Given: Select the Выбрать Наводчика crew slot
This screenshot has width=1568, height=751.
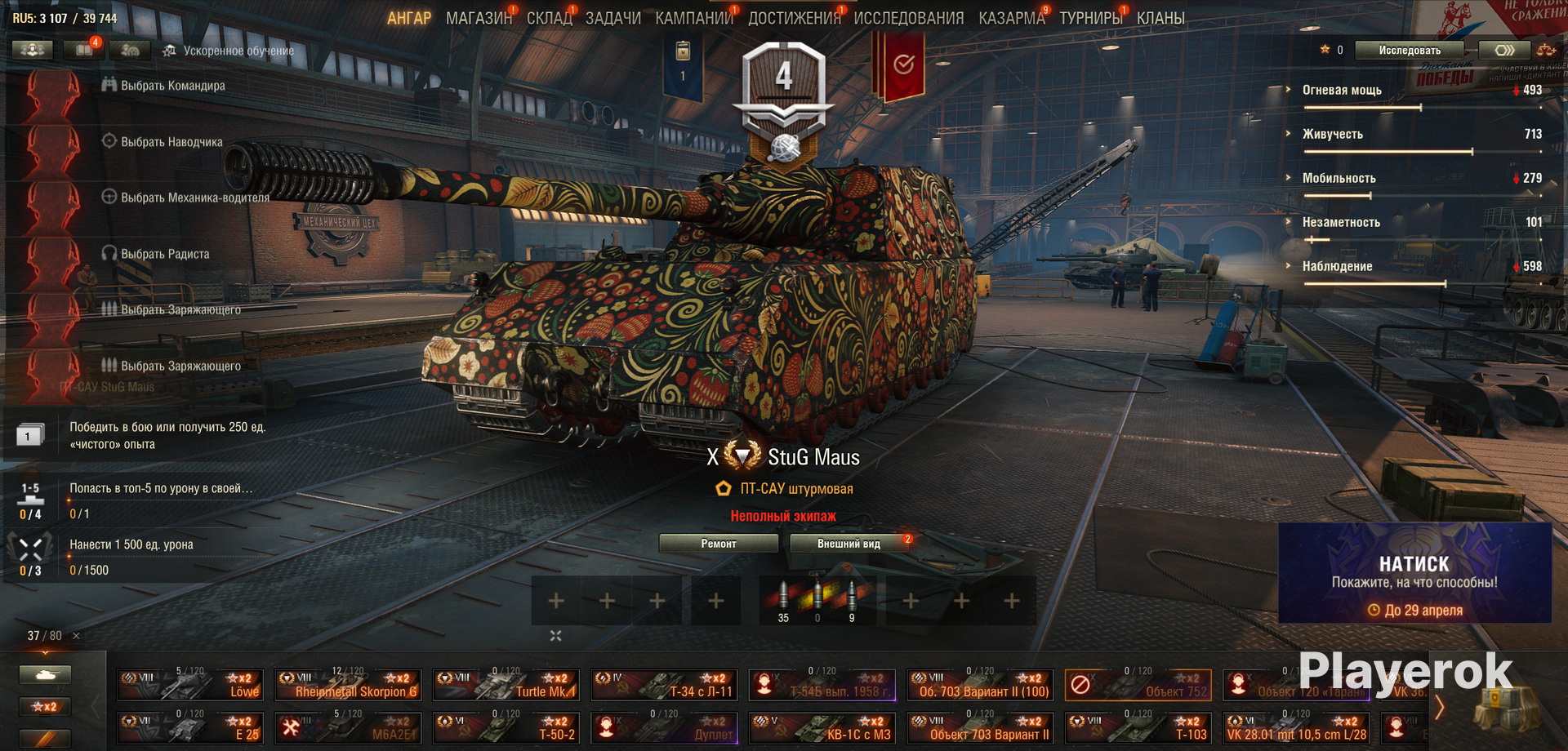Looking at the screenshot, I should 171,142.
